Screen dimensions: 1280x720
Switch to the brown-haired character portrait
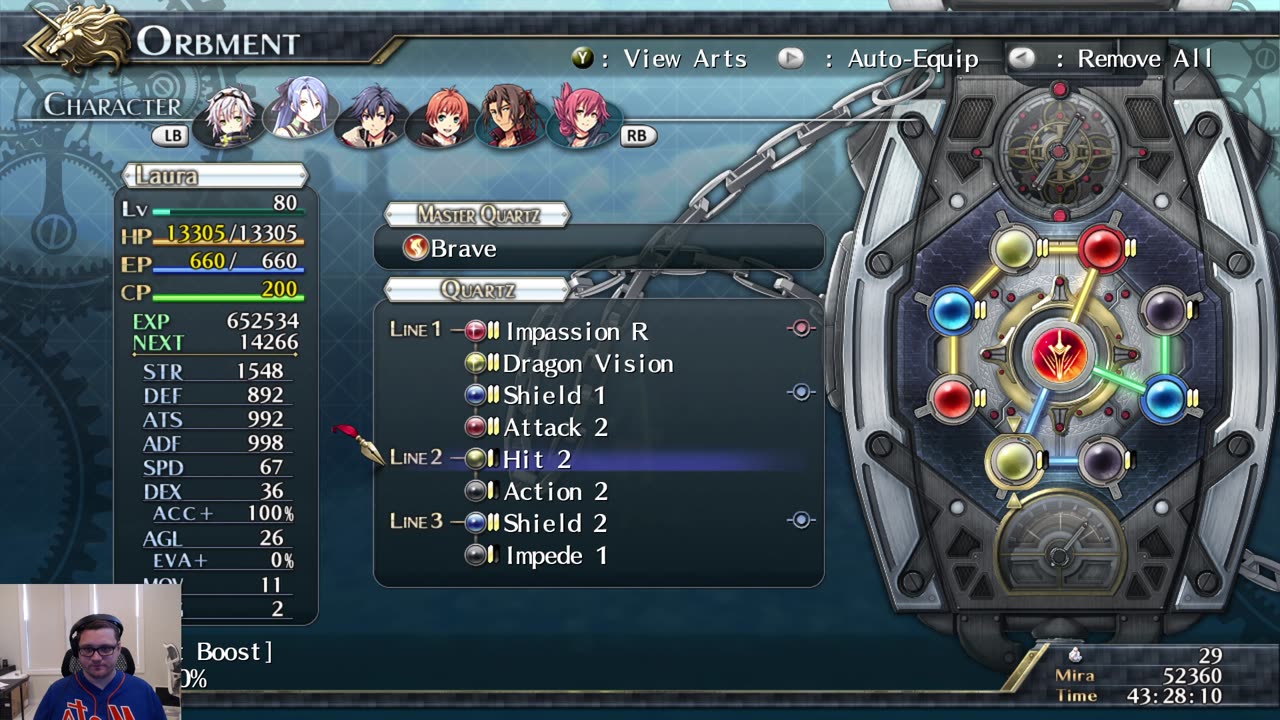point(512,114)
